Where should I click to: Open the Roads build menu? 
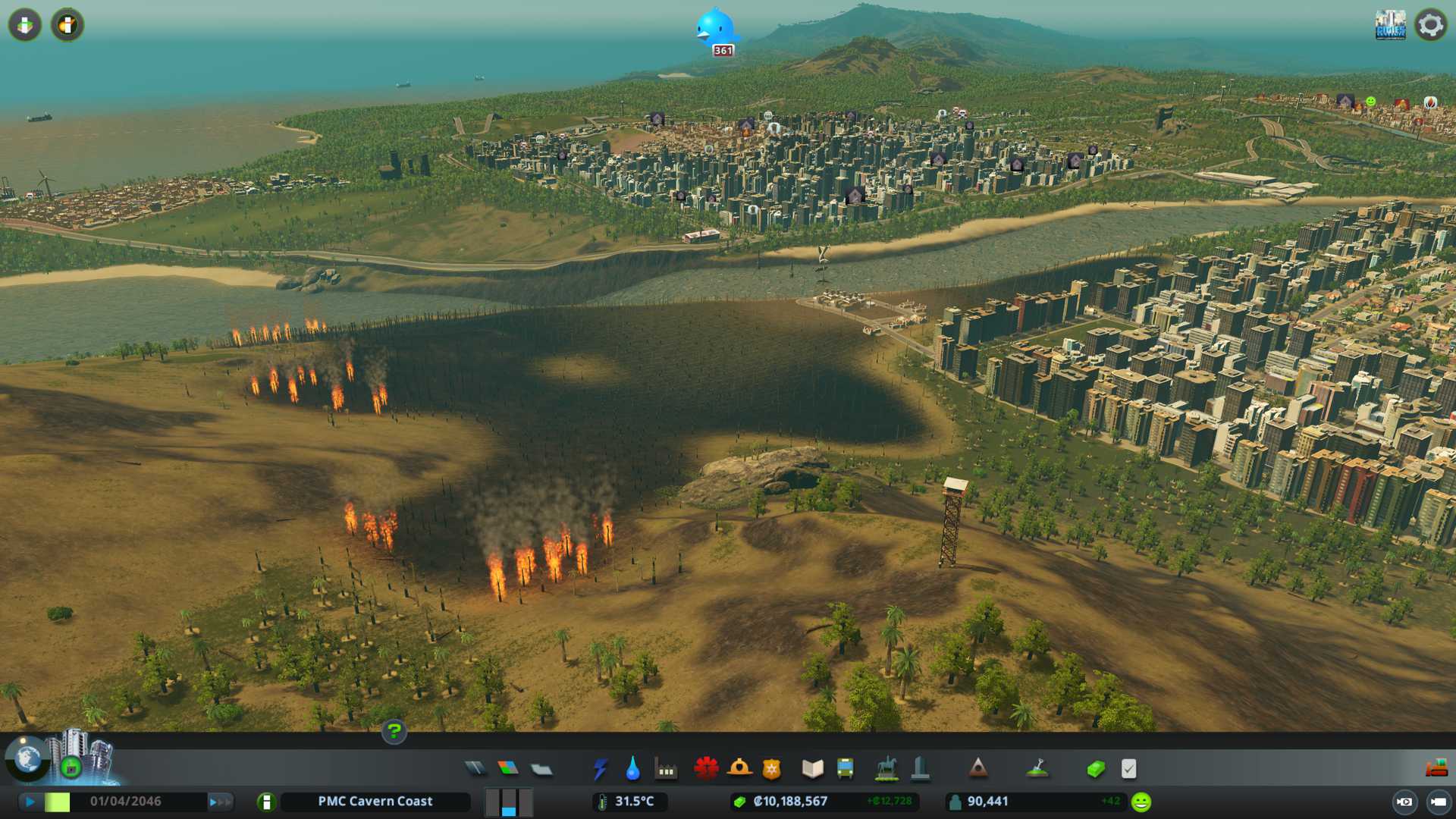coord(475,769)
